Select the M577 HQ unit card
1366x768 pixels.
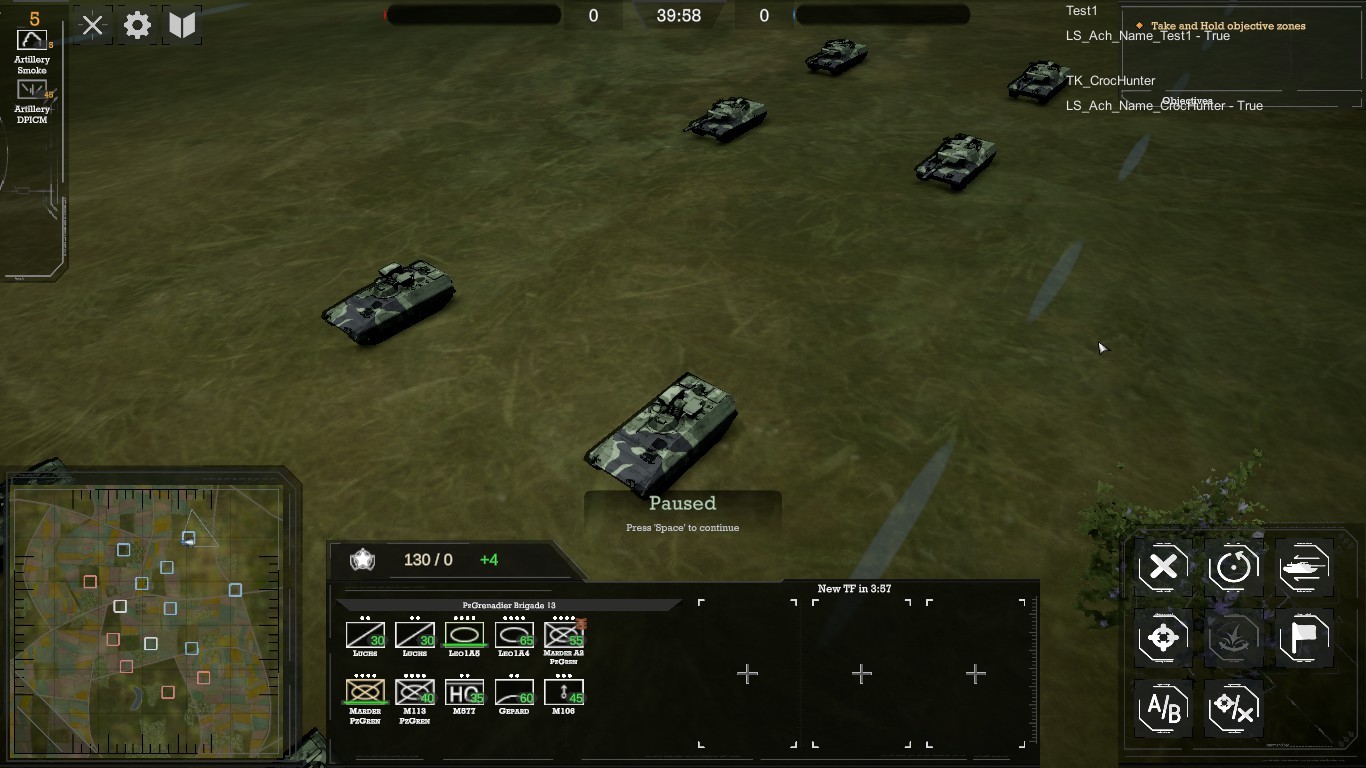coord(464,692)
